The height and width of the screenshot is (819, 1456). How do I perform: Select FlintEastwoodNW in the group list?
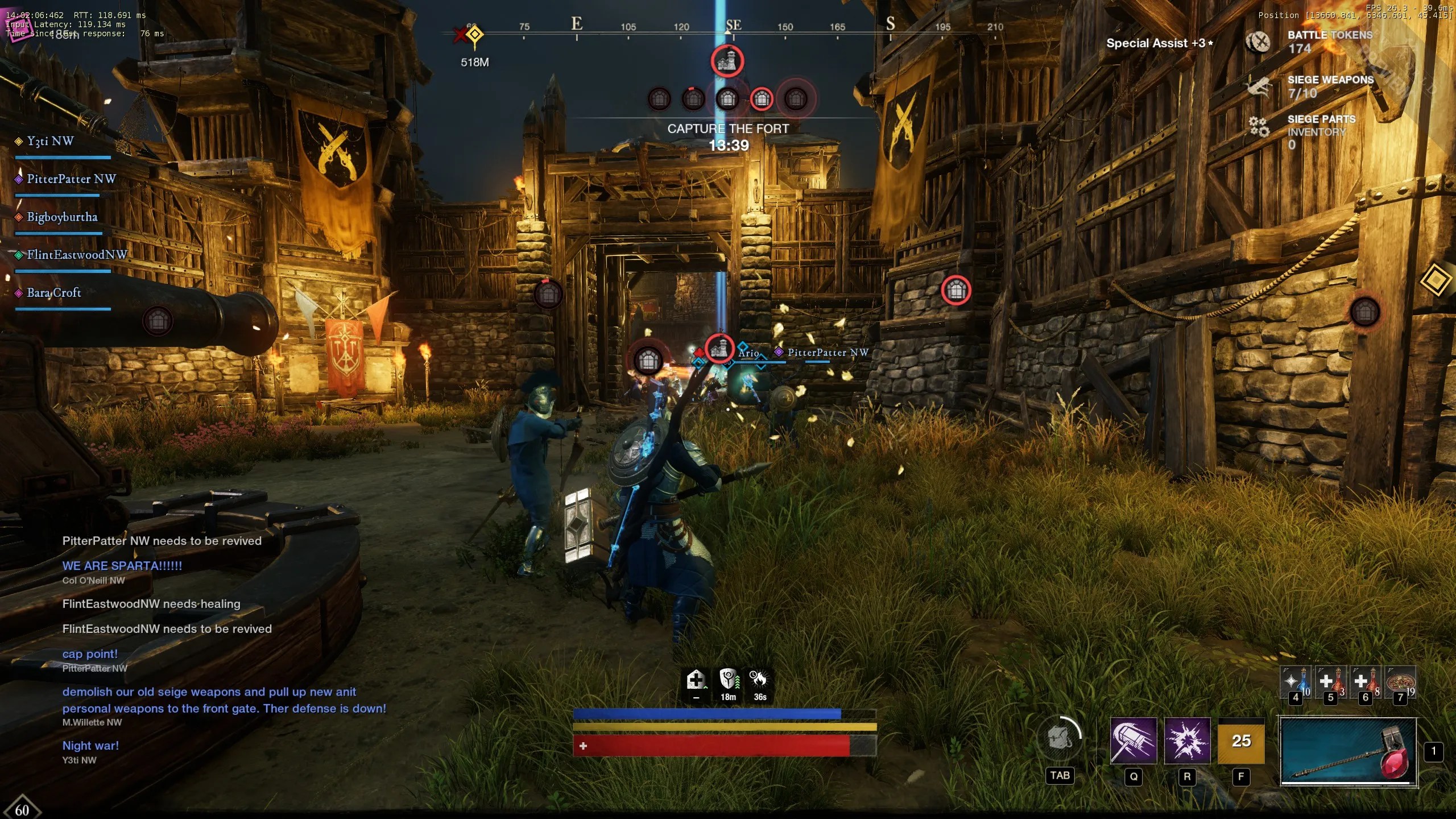coord(77,255)
